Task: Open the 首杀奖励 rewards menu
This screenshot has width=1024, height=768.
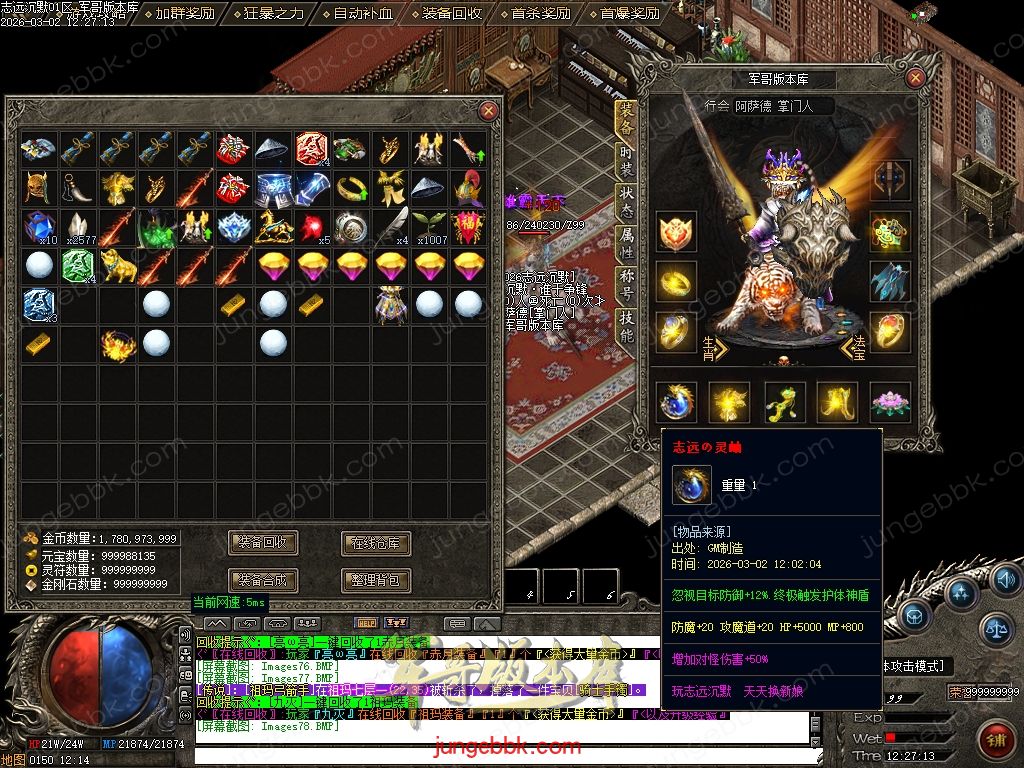Action: pyautogui.click(x=540, y=14)
